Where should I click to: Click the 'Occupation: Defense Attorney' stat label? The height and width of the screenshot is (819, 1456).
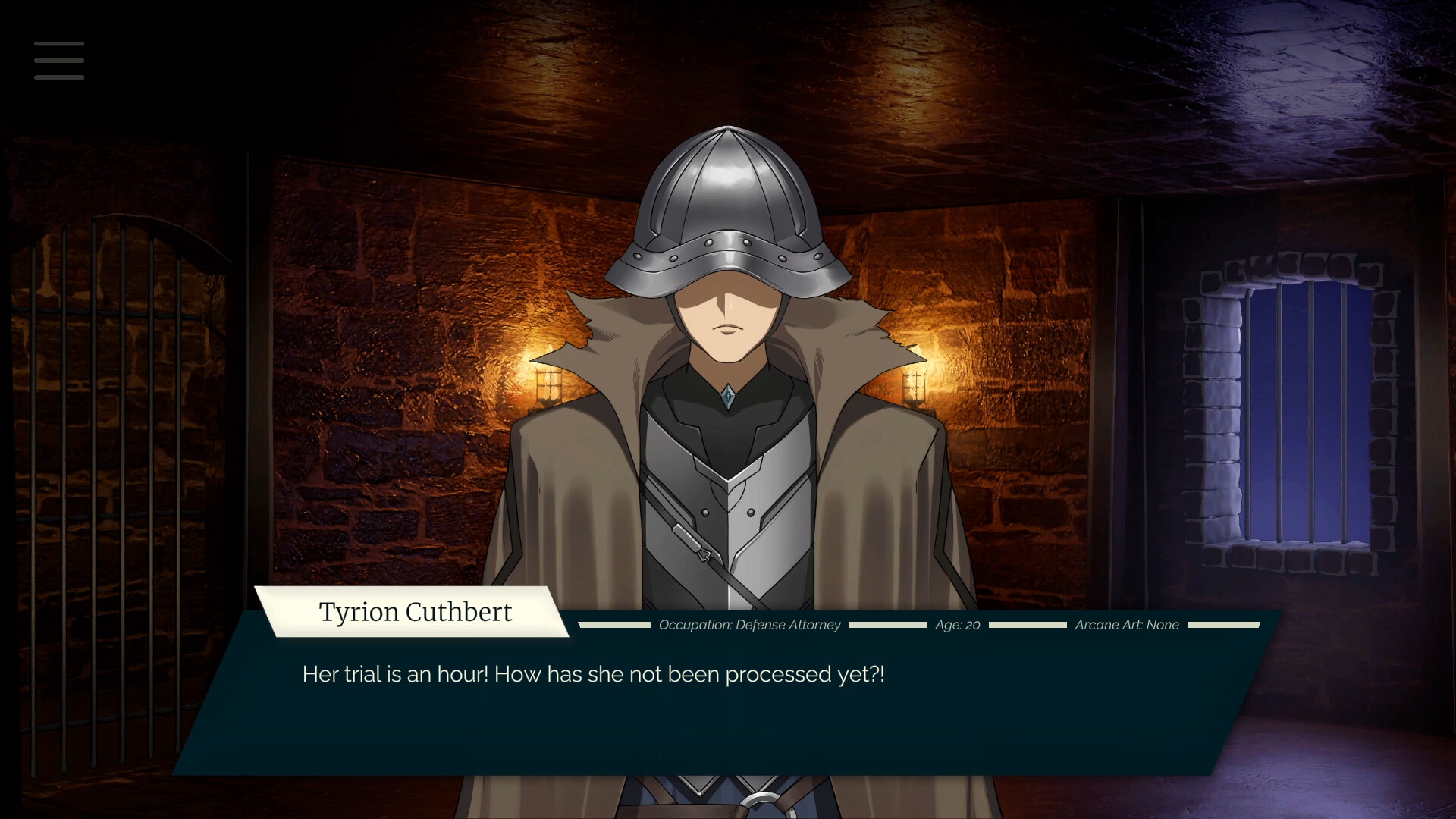coord(749,626)
